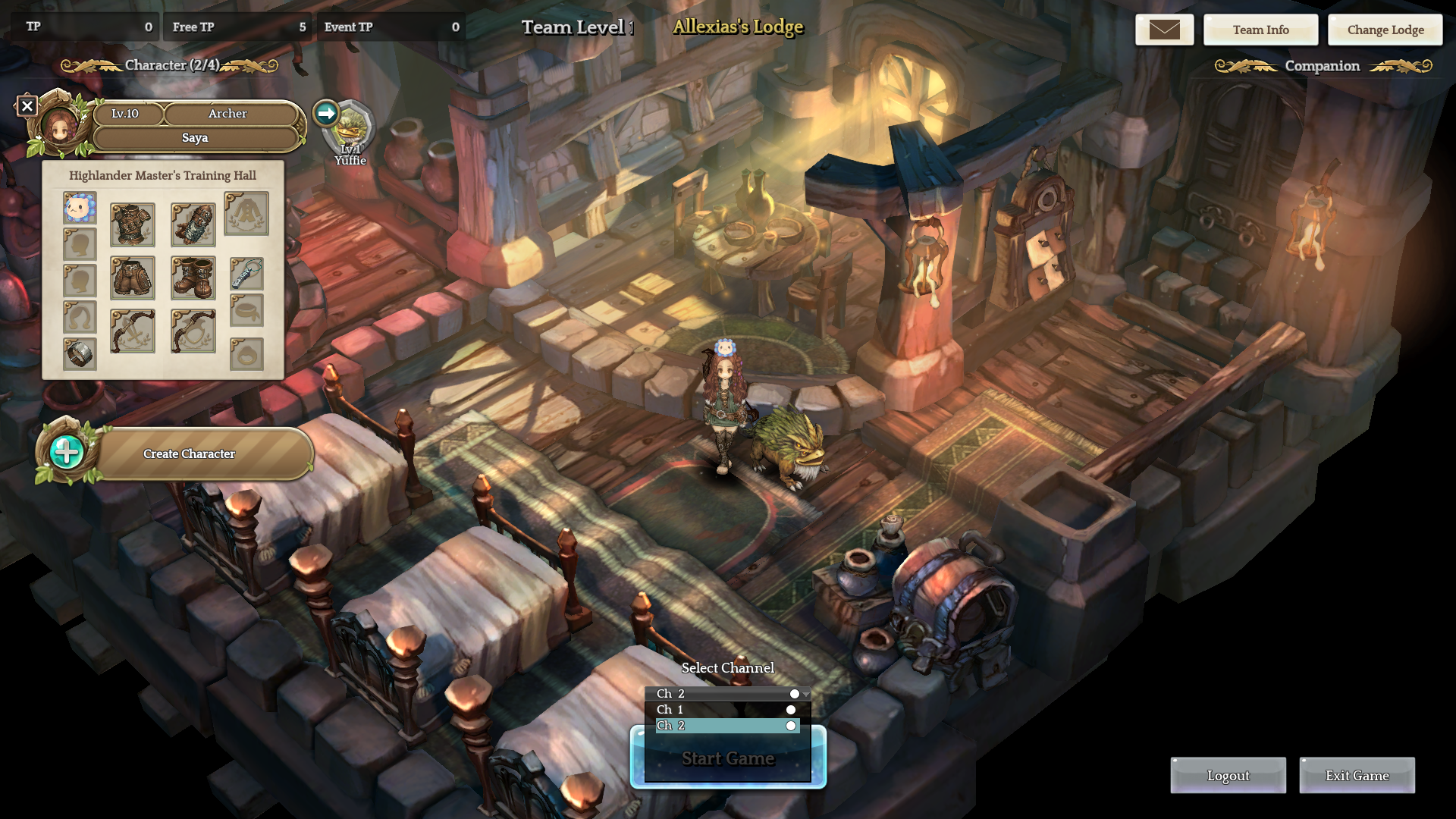The image size is (1456, 819).
Task: Close Saya's character card
Action: 27,106
